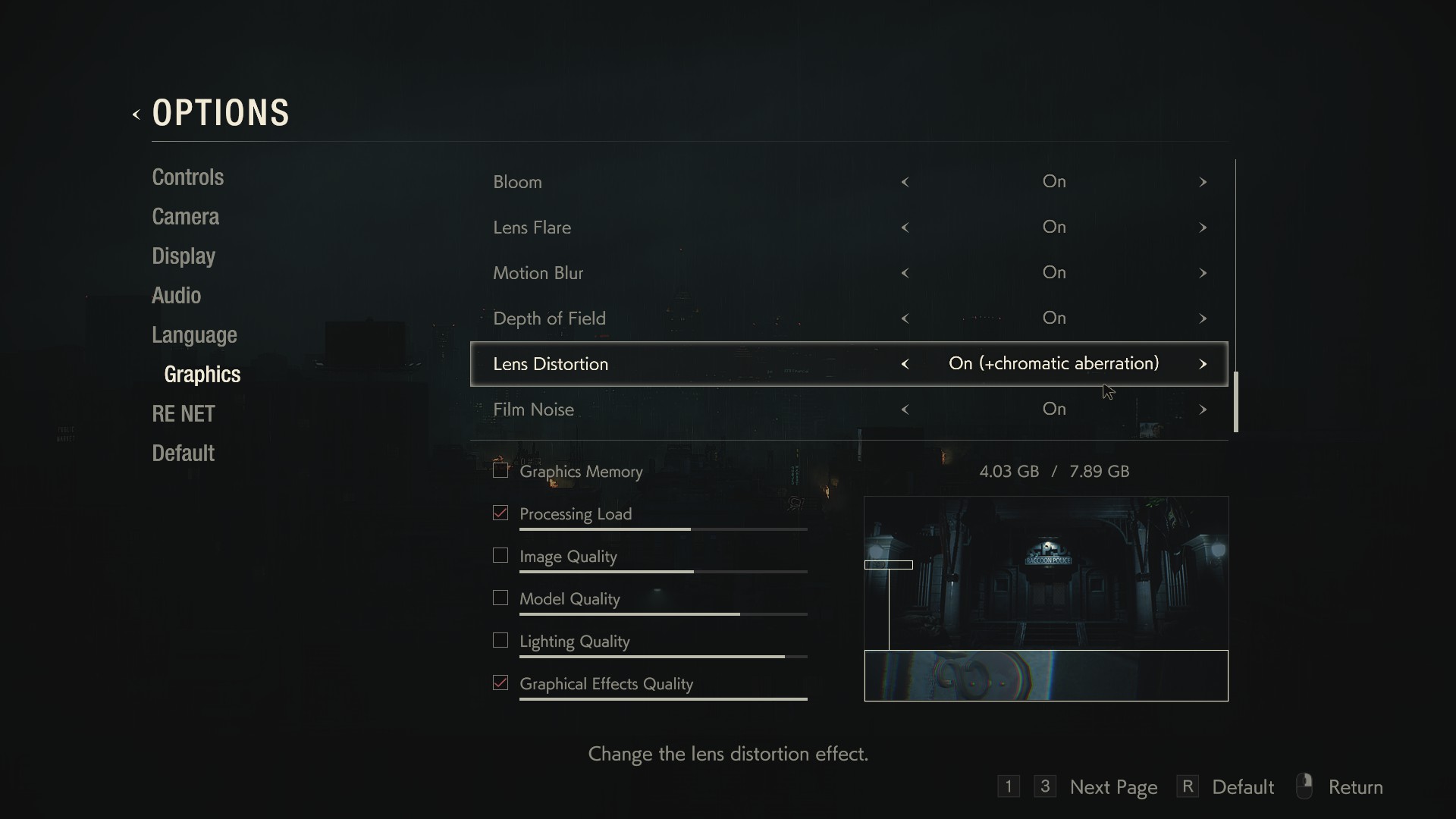Advance Lens Distortion with its right arrow
Viewport: 1456px width, 819px height.
[1203, 364]
